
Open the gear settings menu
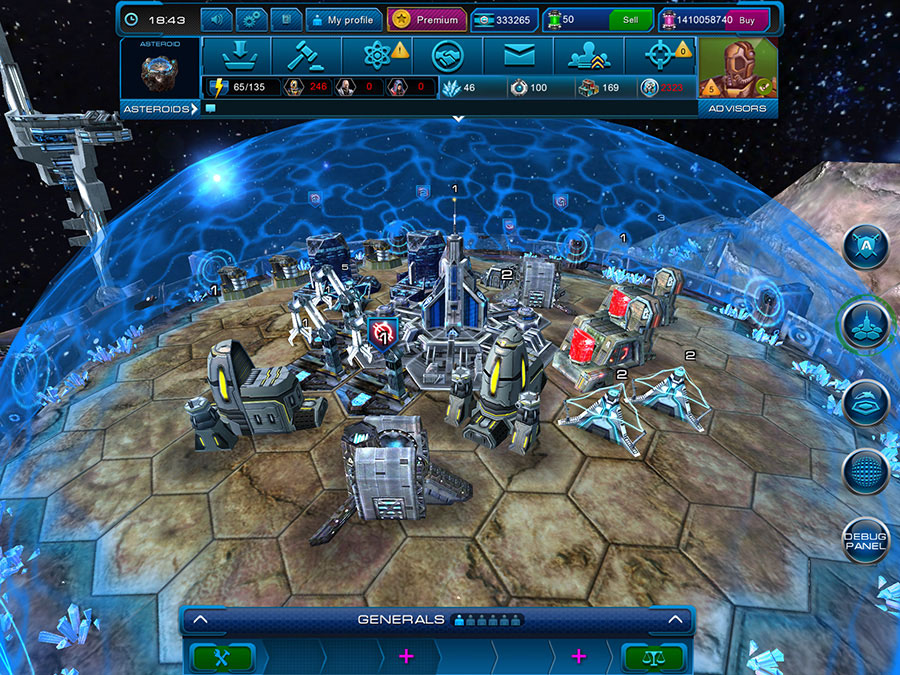(250, 19)
